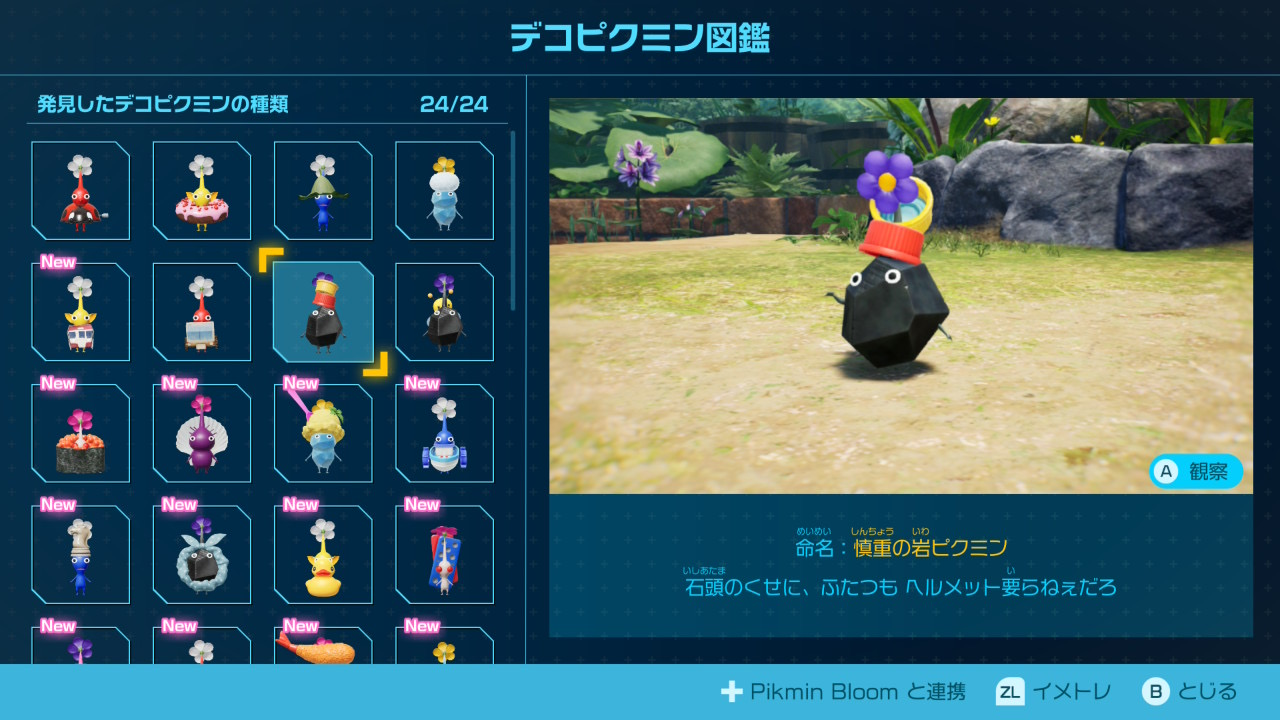
Task: Open the Pikmin Bloom と連携 link option
Action: click(843, 691)
